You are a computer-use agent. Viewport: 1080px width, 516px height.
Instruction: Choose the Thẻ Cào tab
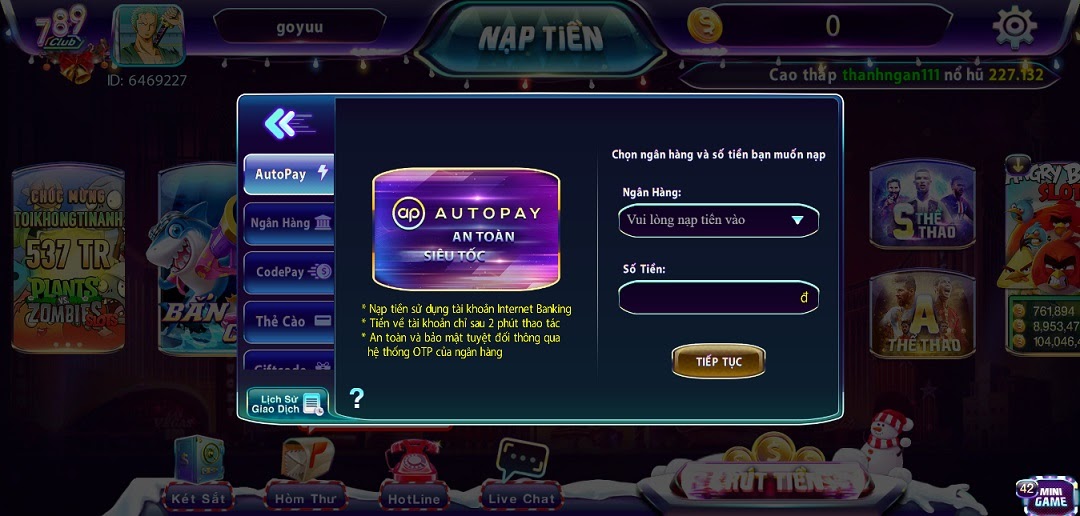(289, 321)
